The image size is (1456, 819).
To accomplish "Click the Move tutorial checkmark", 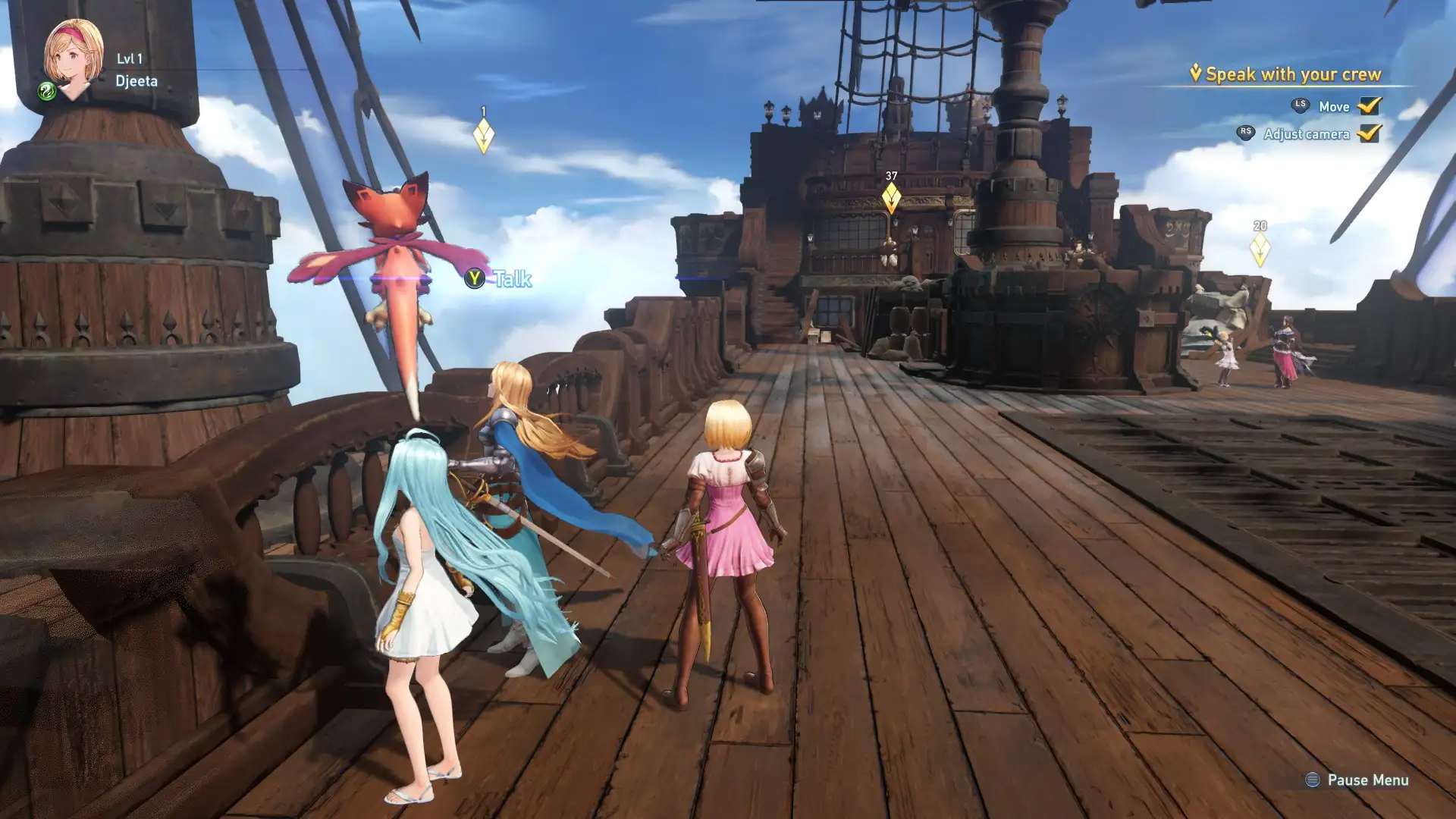I will (x=1369, y=106).
